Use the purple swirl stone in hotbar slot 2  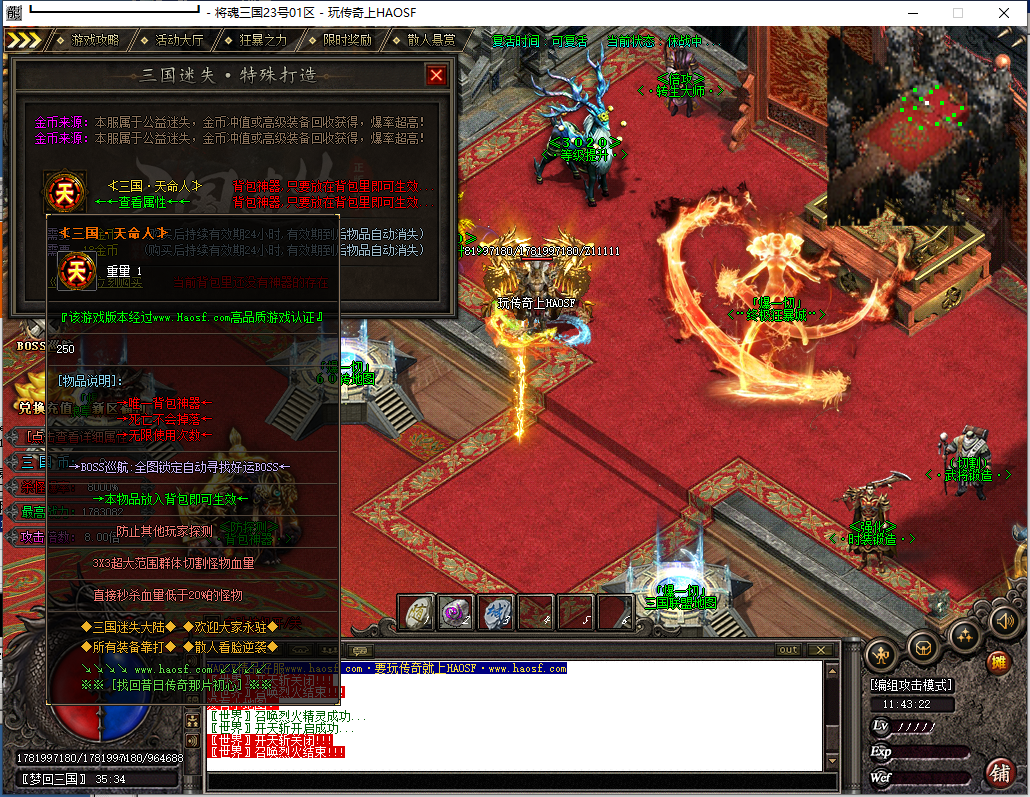[x=456, y=613]
